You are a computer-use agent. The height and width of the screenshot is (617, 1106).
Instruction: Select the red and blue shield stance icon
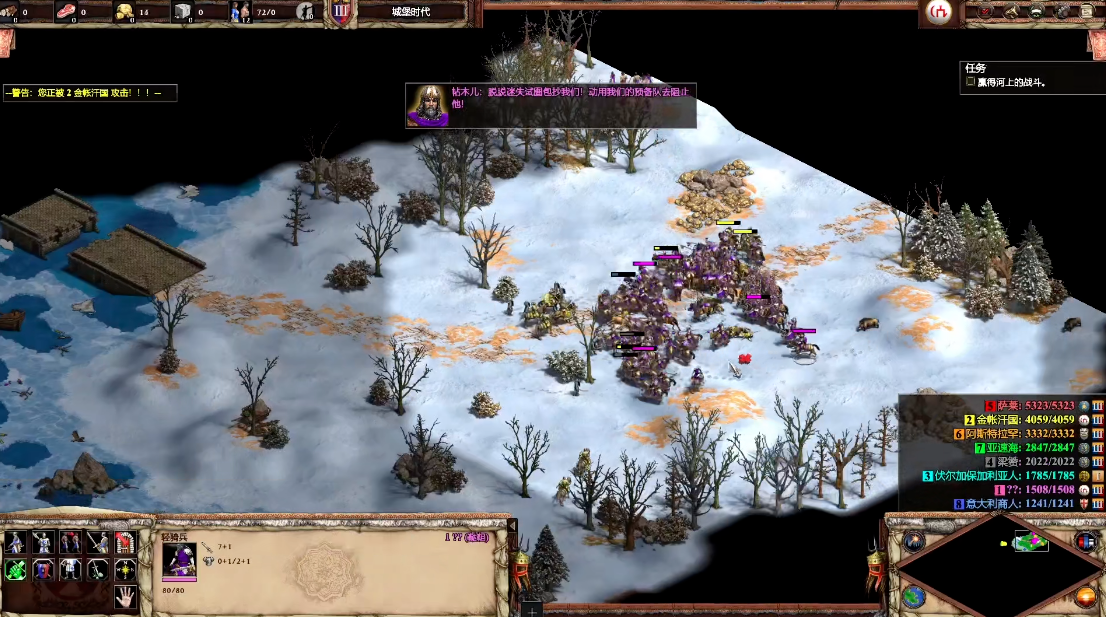[42, 570]
